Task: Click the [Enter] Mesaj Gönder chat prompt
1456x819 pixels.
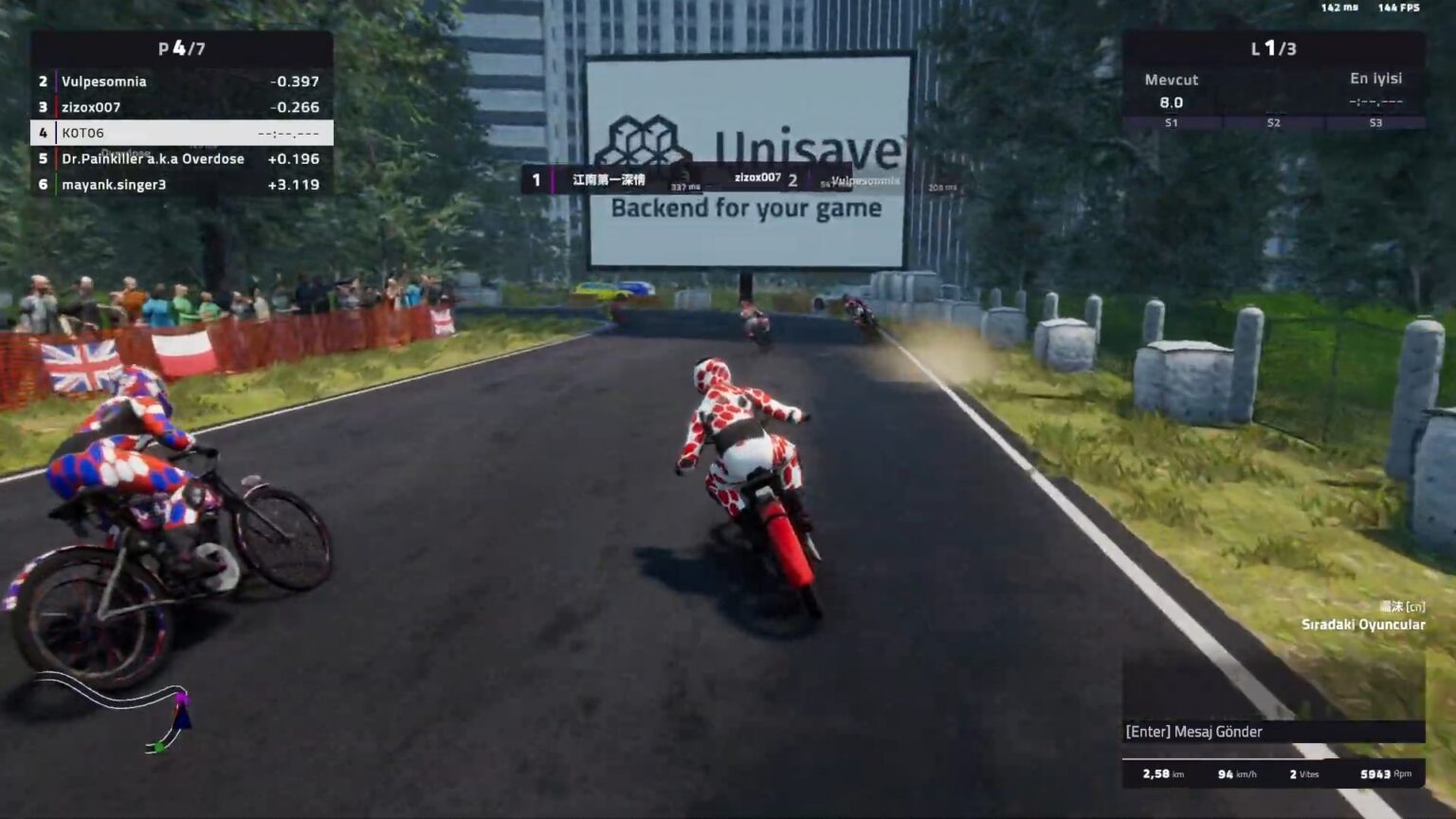Action: [1193, 732]
